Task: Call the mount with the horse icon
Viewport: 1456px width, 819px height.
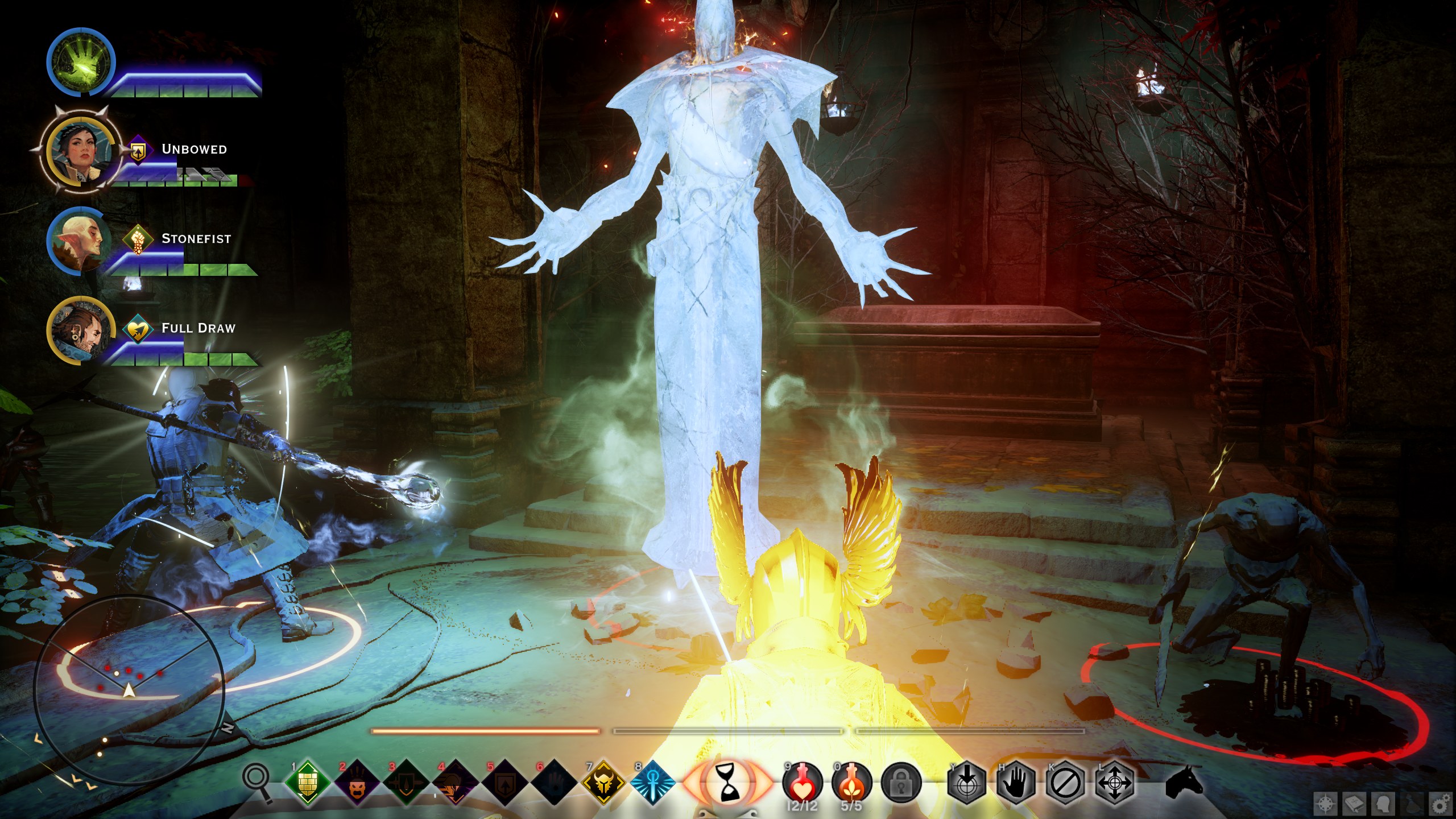Action: (1184, 784)
